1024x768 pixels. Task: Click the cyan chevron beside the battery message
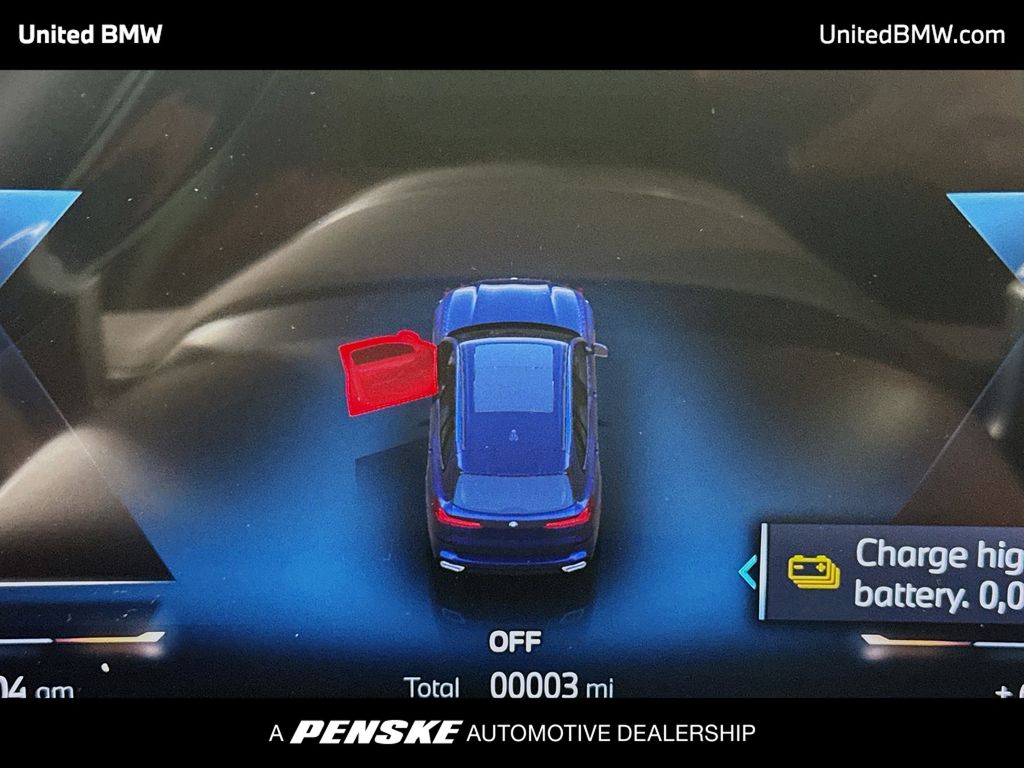click(747, 571)
